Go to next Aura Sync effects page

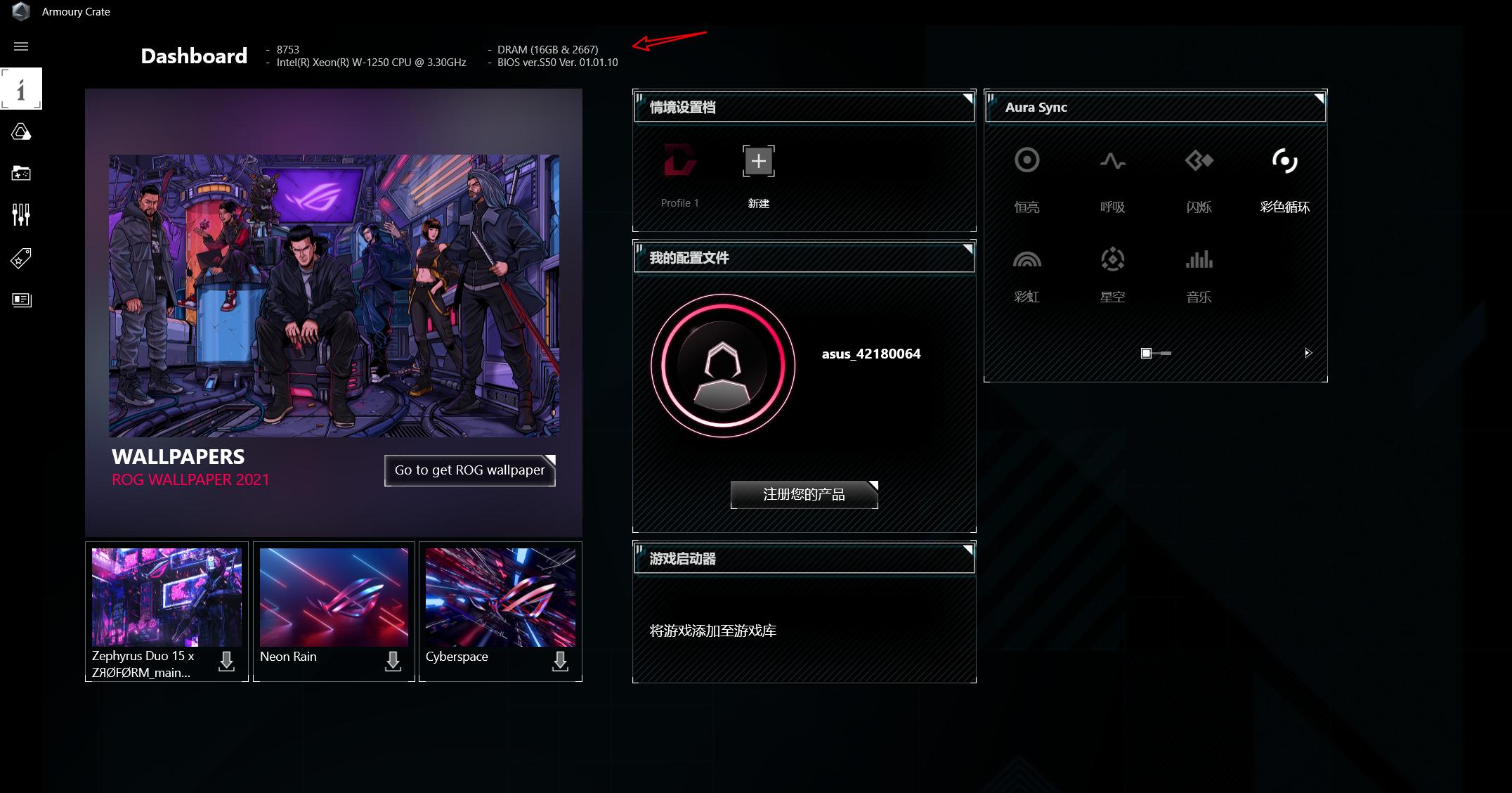pyautogui.click(x=1308, y=353)
